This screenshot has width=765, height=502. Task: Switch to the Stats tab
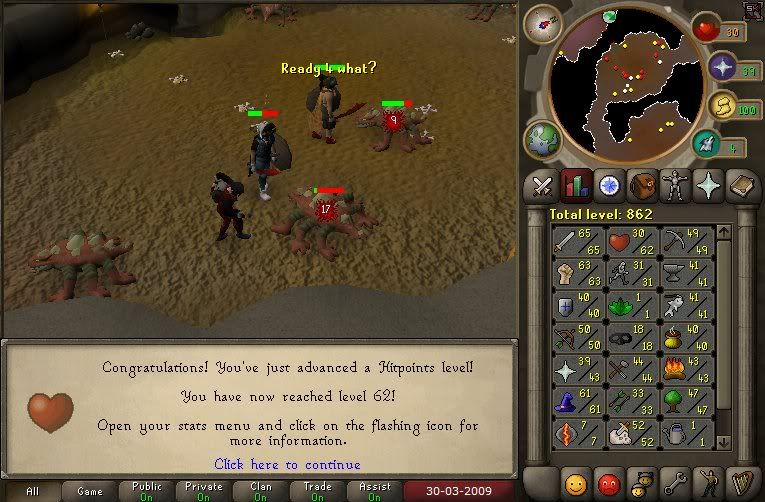click(575, 185)
